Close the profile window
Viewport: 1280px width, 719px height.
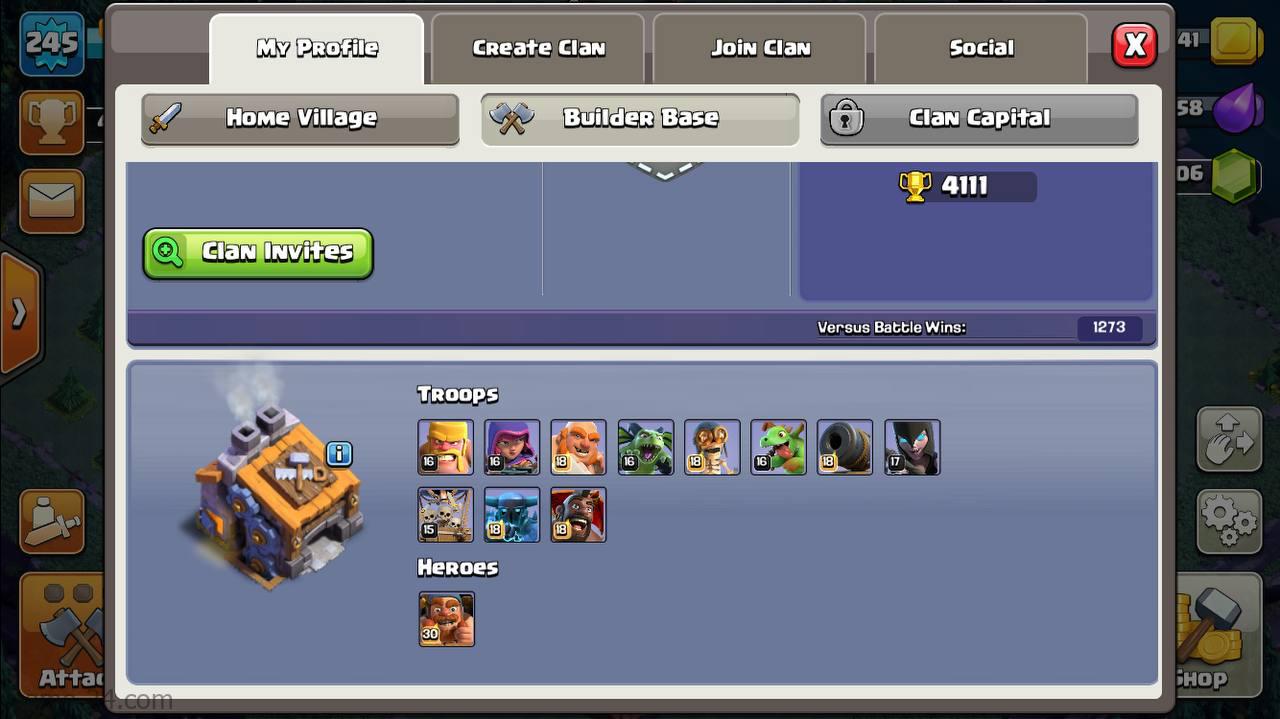[1134, 46]
